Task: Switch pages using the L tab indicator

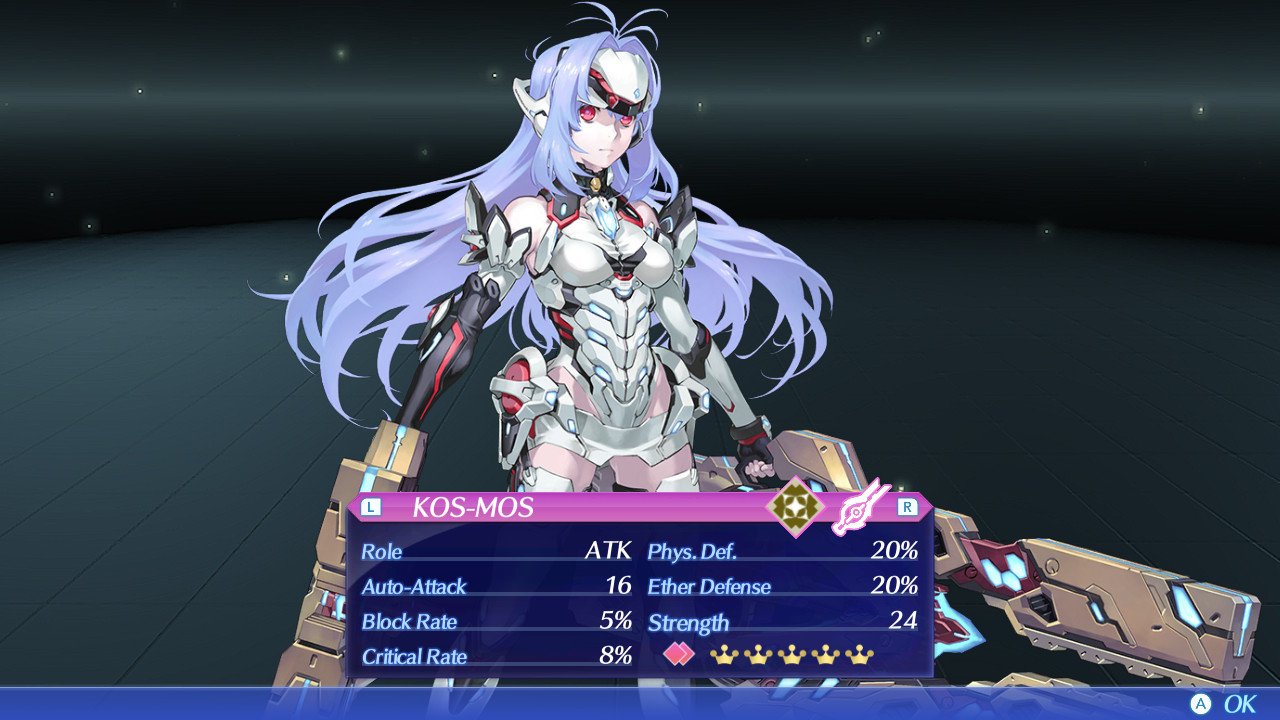Action: point(369,507)
